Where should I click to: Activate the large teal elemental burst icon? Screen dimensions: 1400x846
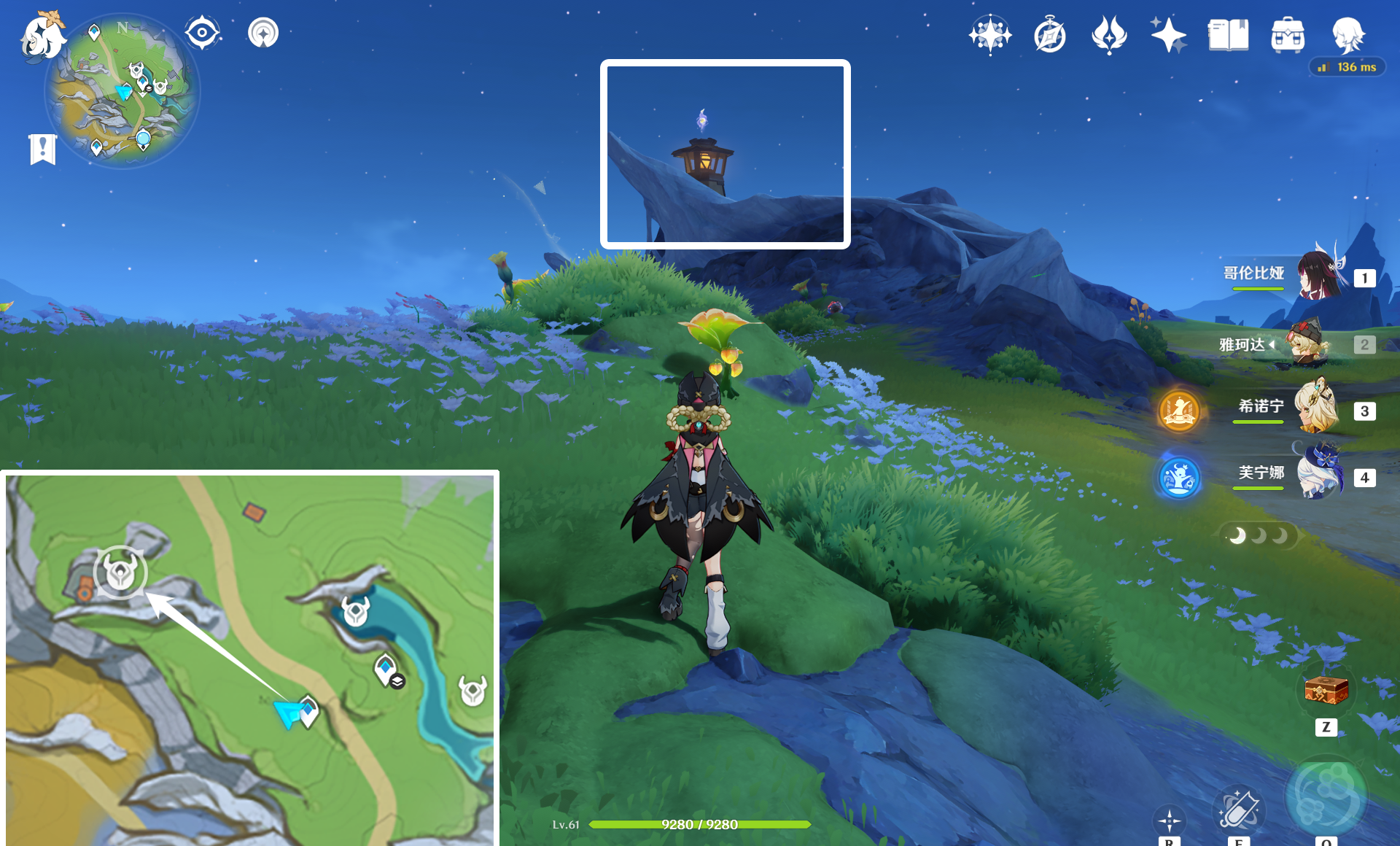click(1326, 796)
